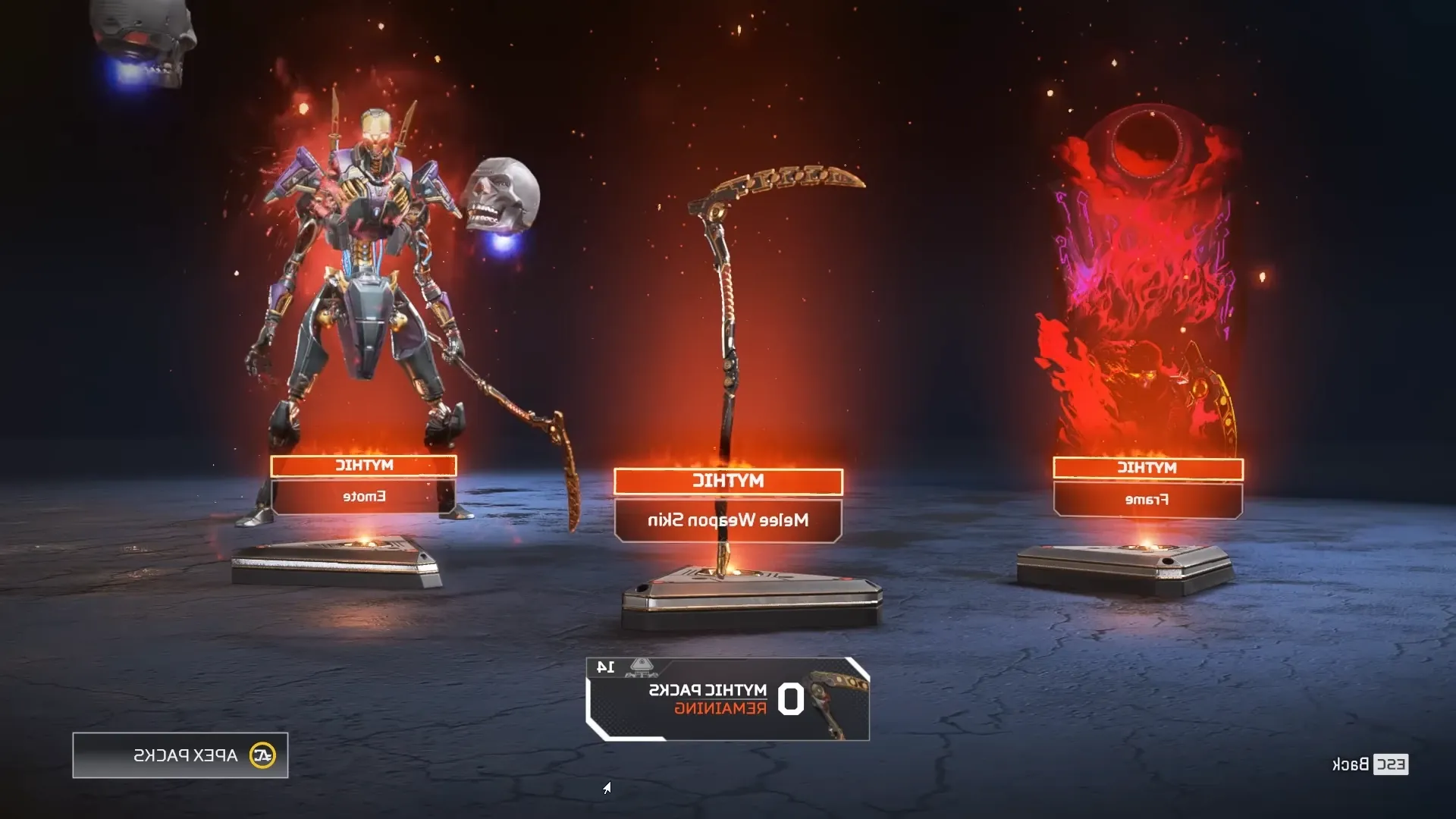This screenshot has height=819, width=1456.
Task: Go back using the Back button
Action: click(x=1370, y=764)
